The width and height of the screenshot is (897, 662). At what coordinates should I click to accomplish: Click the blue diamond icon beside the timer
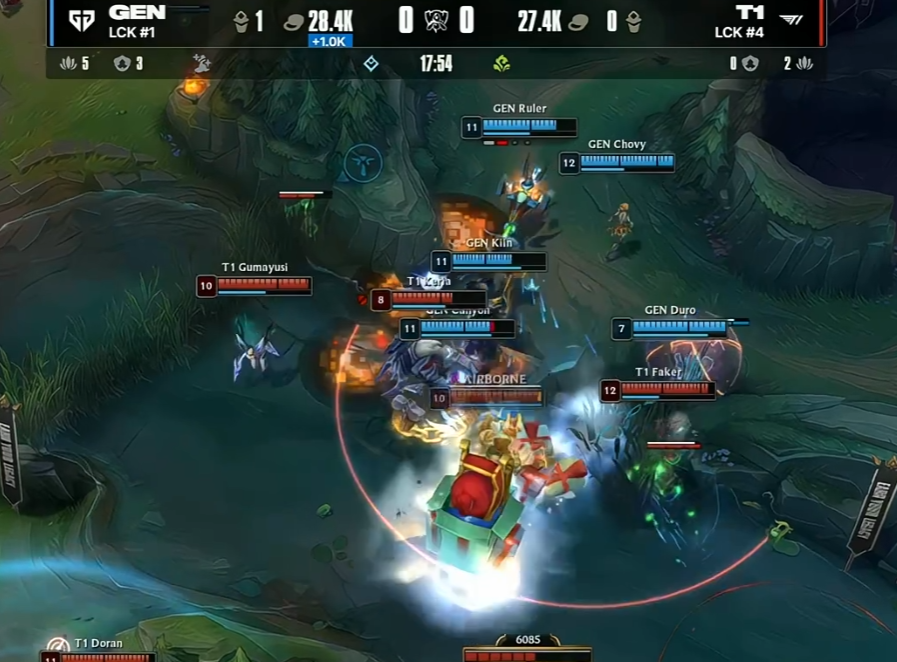(x=371, y=64)
